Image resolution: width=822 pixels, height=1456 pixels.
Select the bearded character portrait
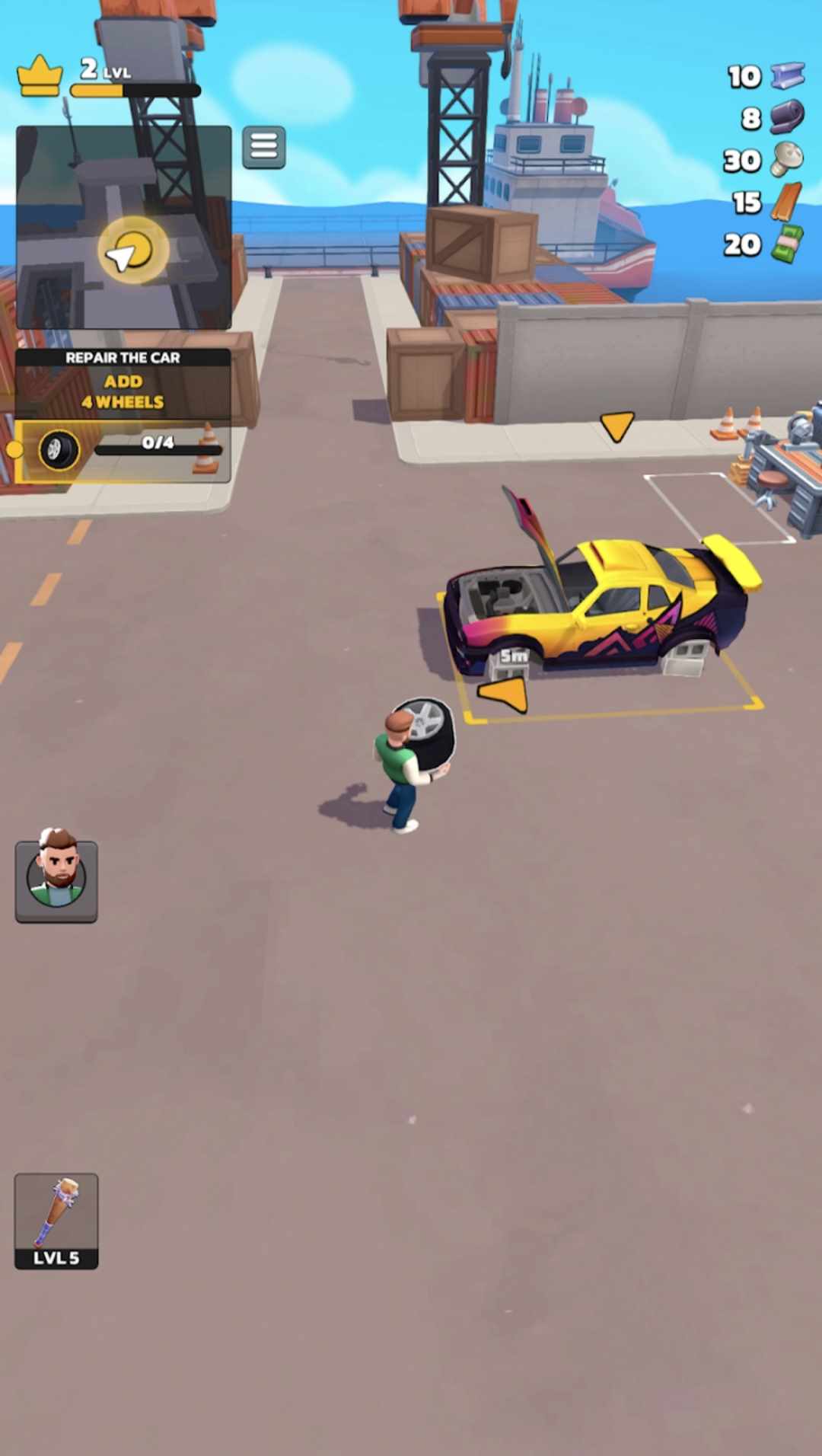56,880
